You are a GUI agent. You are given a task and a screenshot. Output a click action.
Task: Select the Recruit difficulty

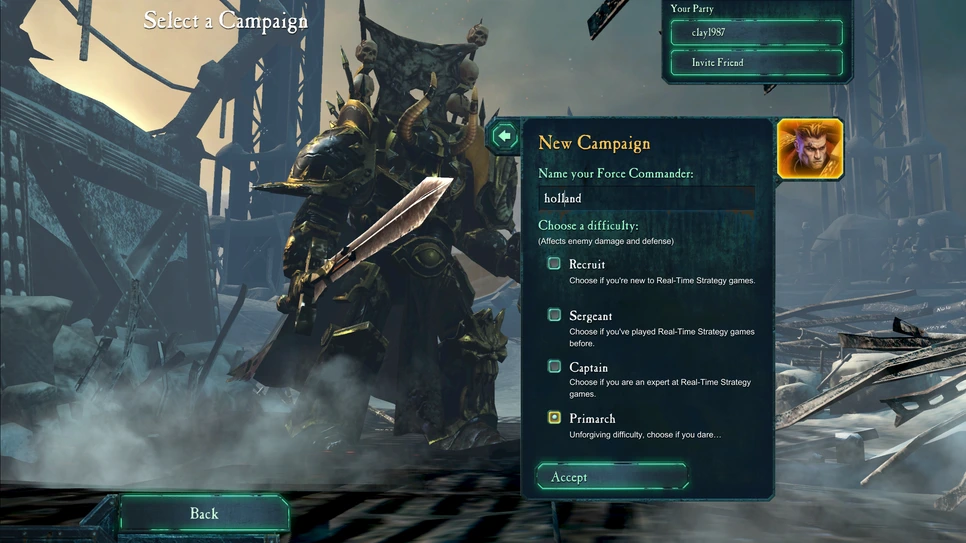[554, 264]
